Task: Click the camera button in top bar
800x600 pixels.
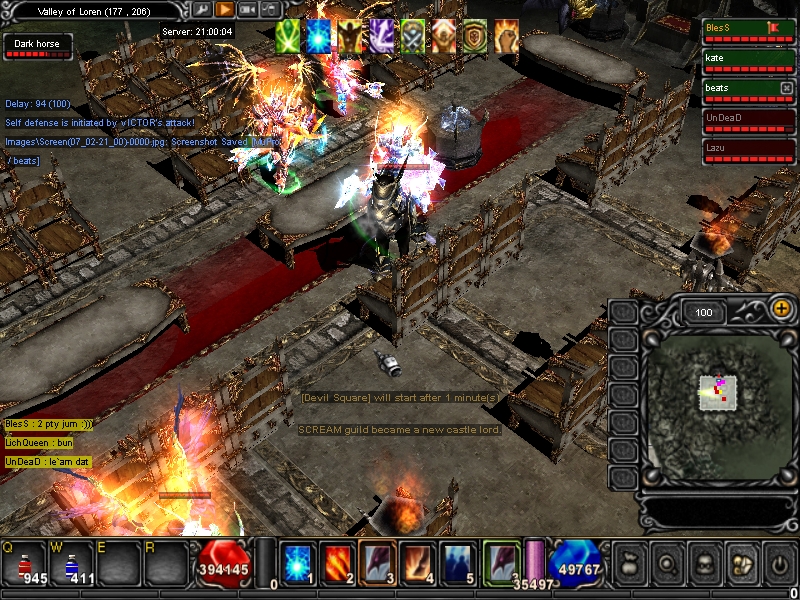Action: pos(247,9)
